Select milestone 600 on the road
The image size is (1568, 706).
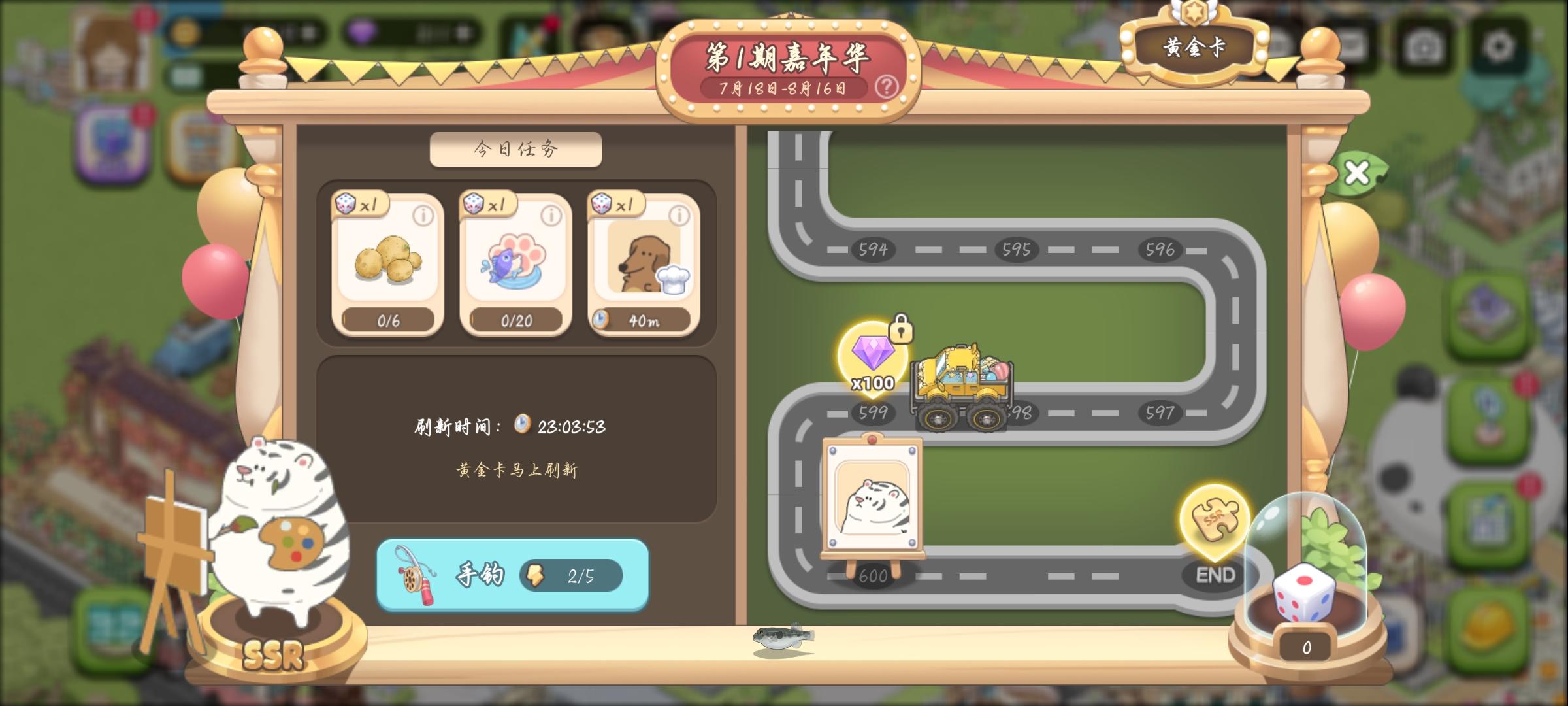click(x=874, y=577)
